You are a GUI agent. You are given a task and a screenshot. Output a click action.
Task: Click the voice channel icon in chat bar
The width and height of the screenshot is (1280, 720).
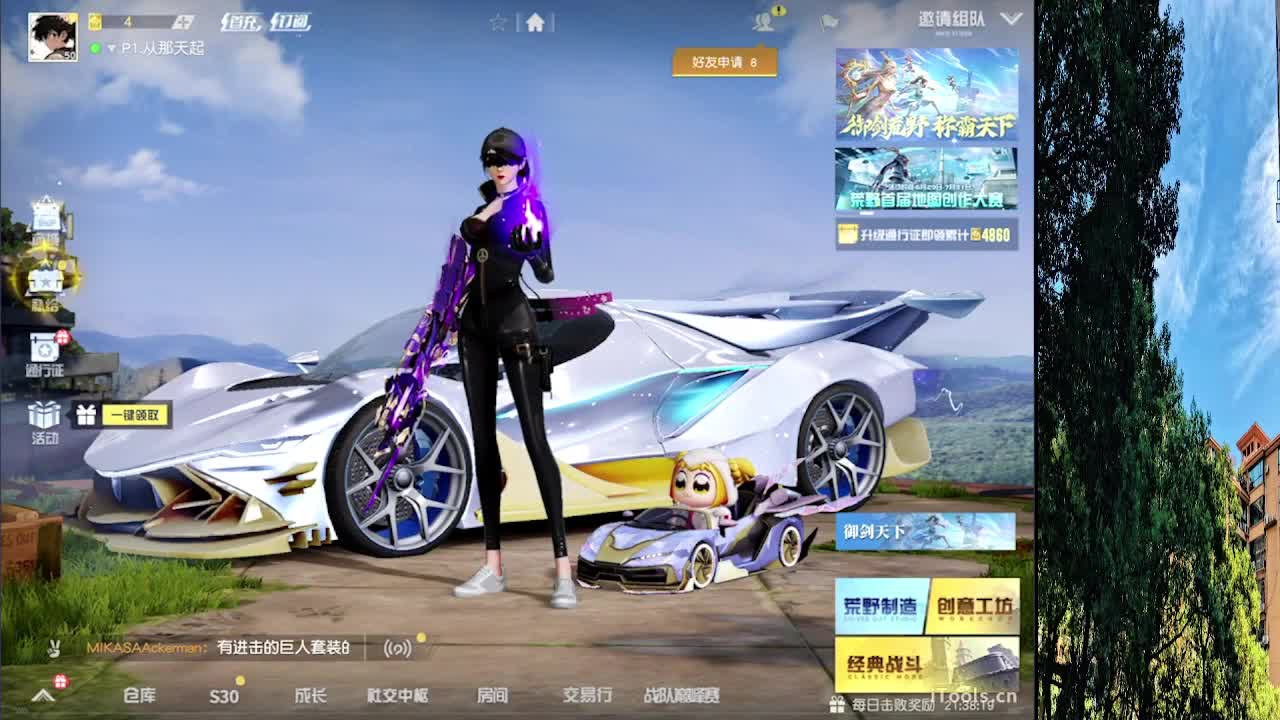point(396,647)
